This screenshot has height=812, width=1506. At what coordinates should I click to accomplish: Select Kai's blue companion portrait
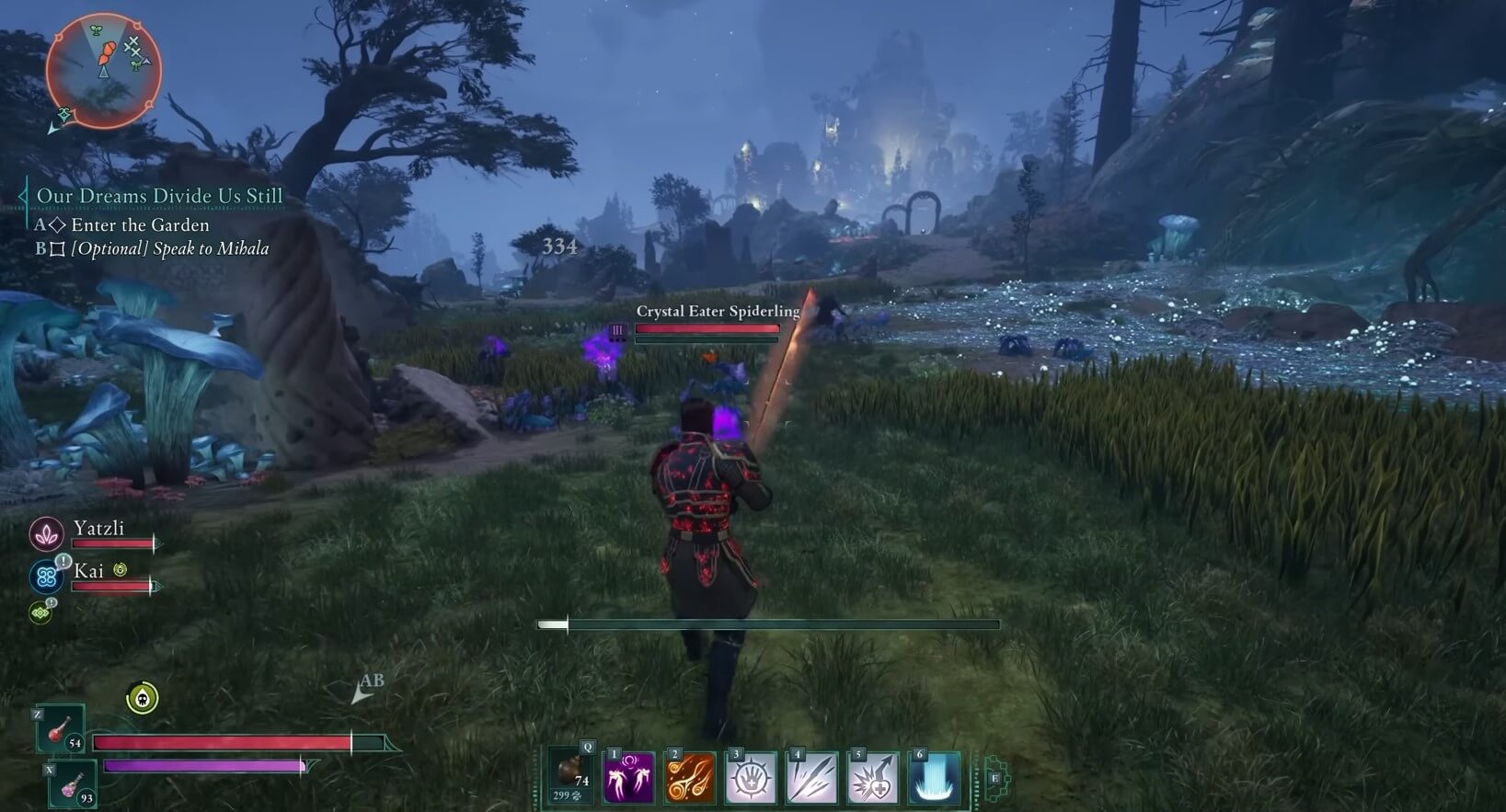tap(46, 577)
